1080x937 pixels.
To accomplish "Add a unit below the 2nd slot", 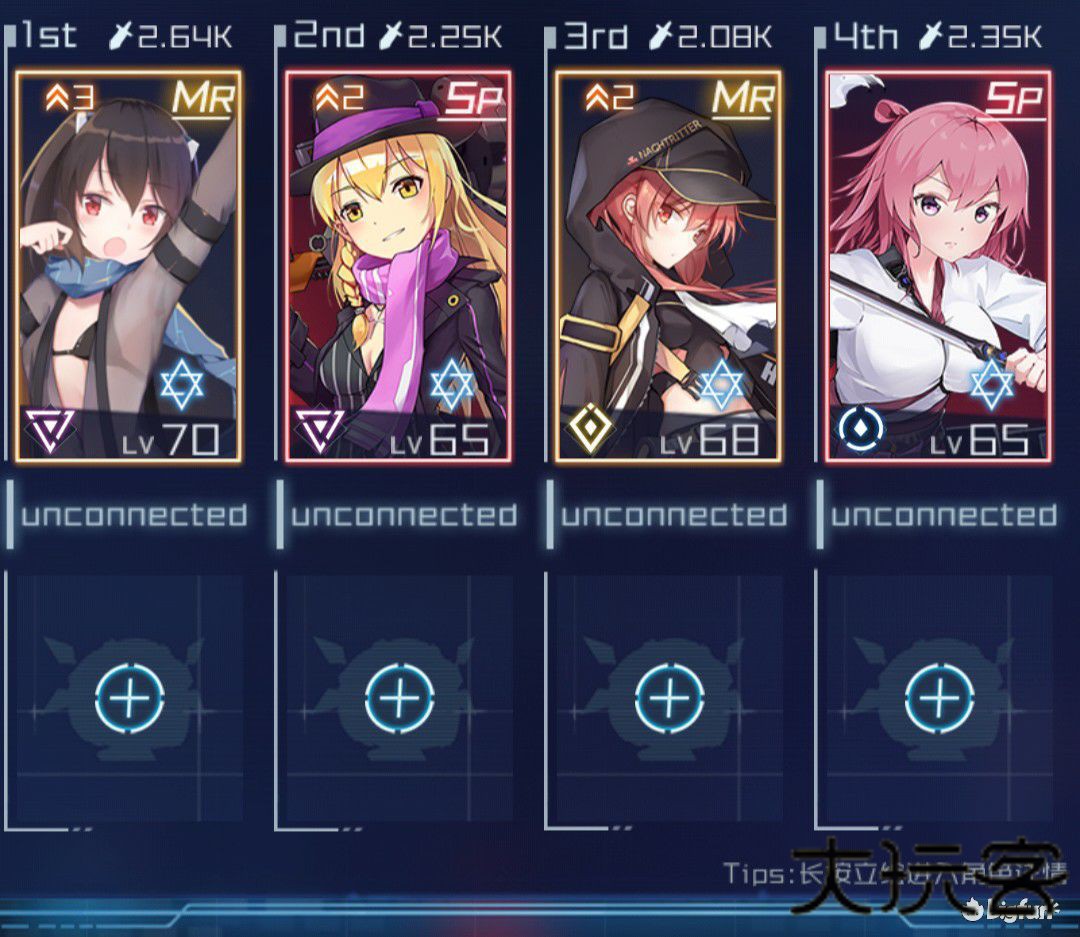I will click(400, 695).
